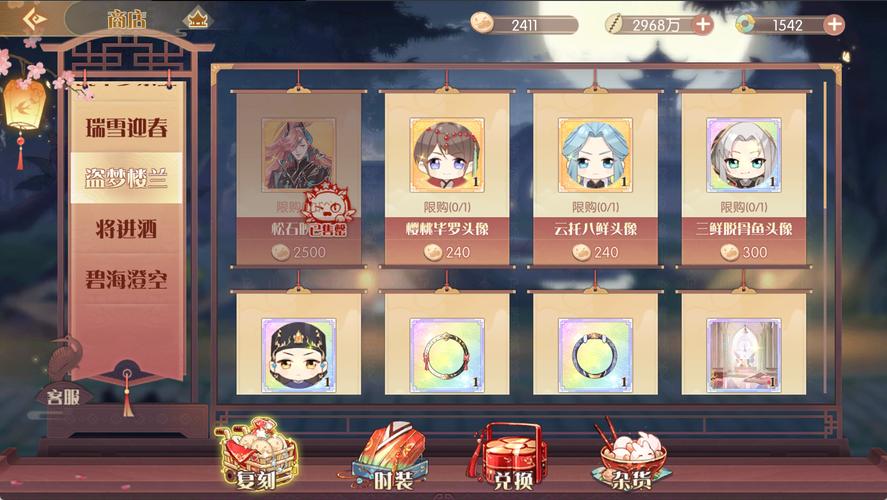
Task: Go back using the top-left arrow
Action: [34, 18]
